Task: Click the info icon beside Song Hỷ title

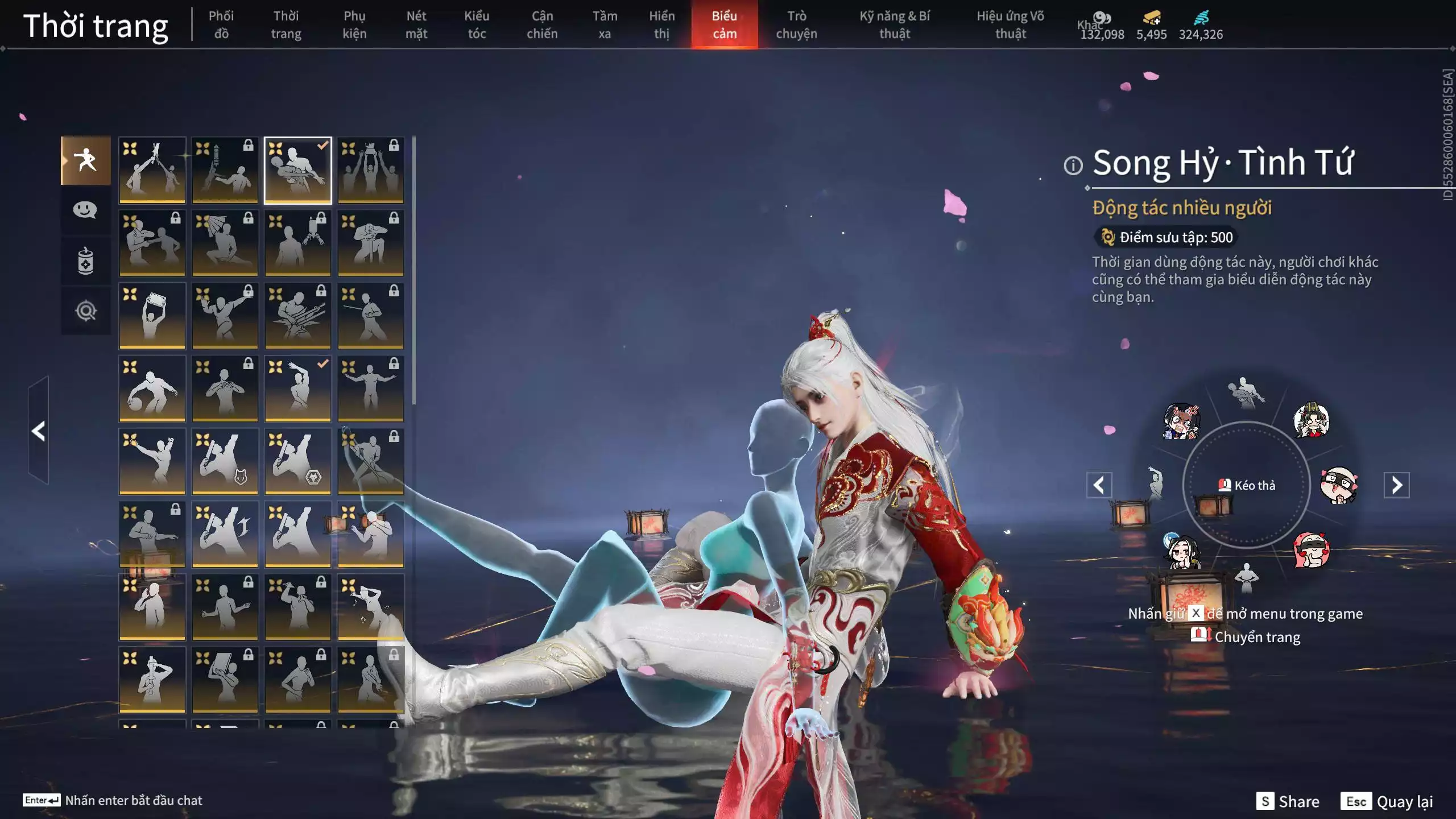Action: [1073, 166]
